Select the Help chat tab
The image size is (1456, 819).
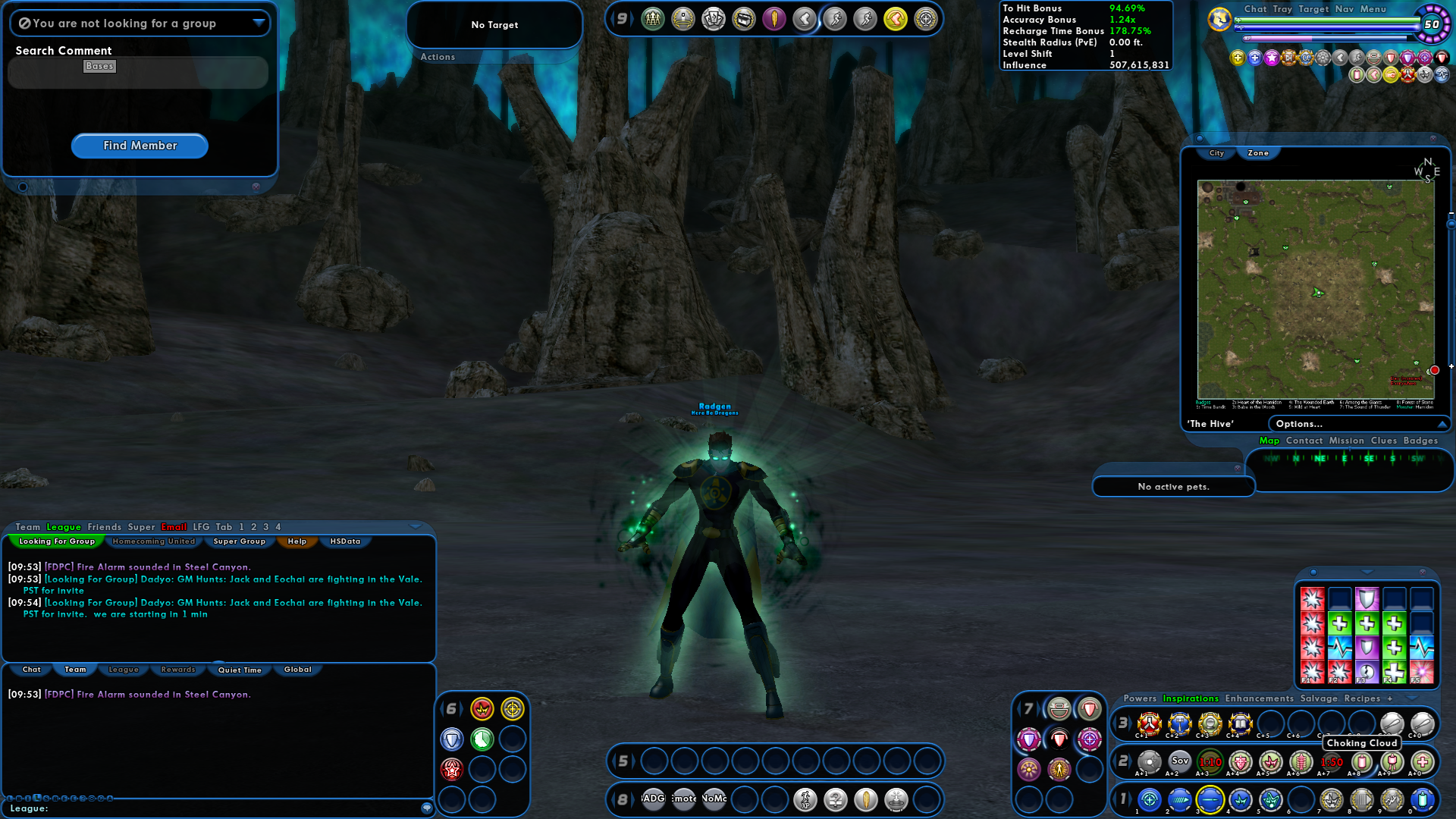point(297,541)
